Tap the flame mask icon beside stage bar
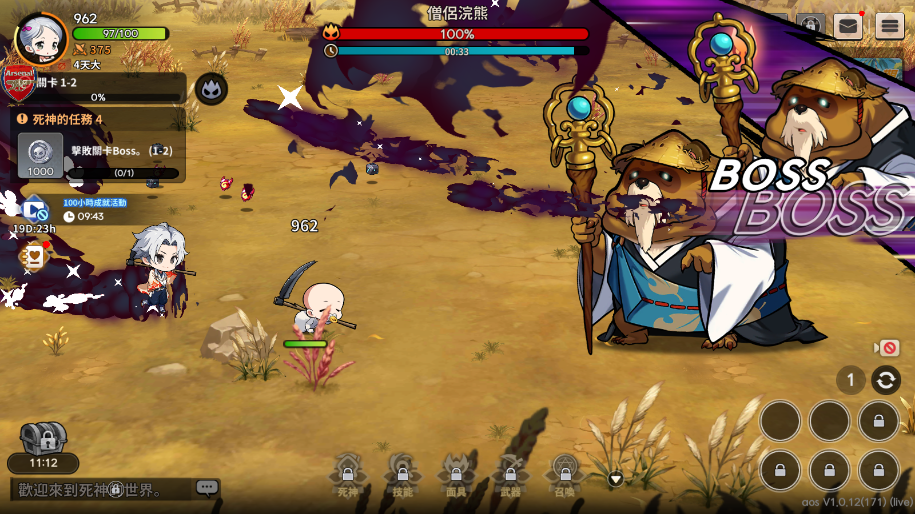Viewport: 915px width, 514px height. tap(210, 89)
